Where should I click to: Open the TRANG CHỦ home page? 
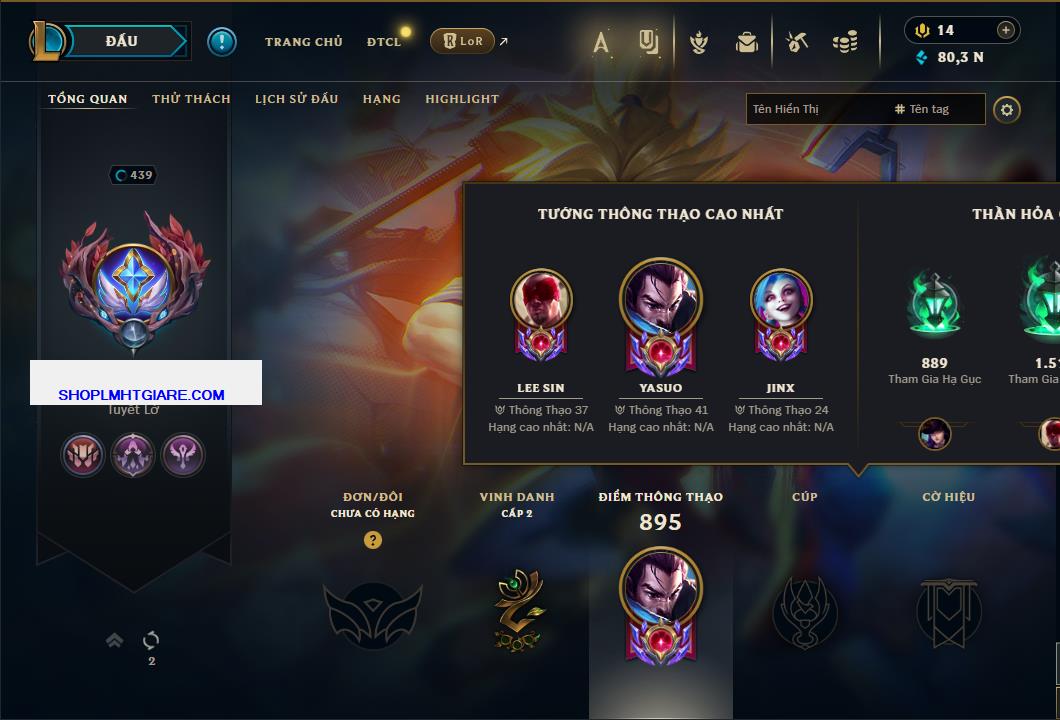303,42
